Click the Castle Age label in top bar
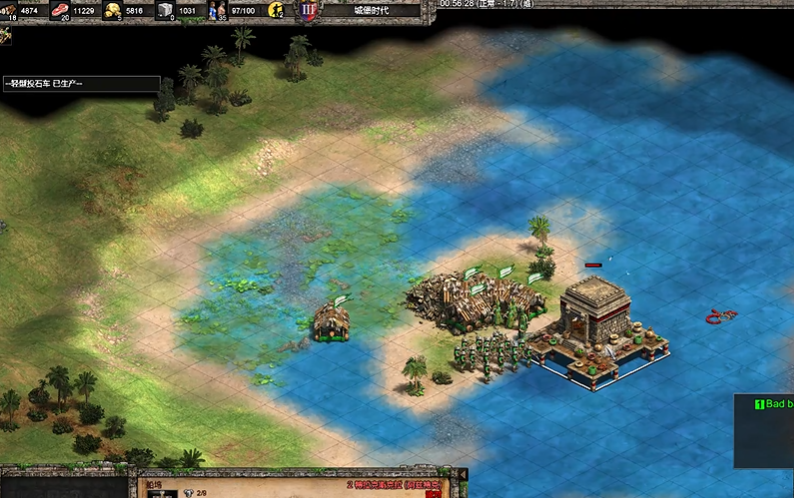Viewport: 794px width, 498px height. click(373, 10)
